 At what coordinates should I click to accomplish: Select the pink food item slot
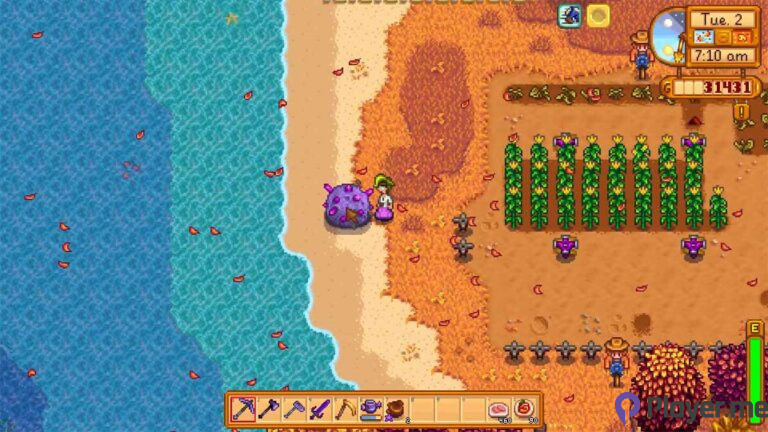click(497, 409)
